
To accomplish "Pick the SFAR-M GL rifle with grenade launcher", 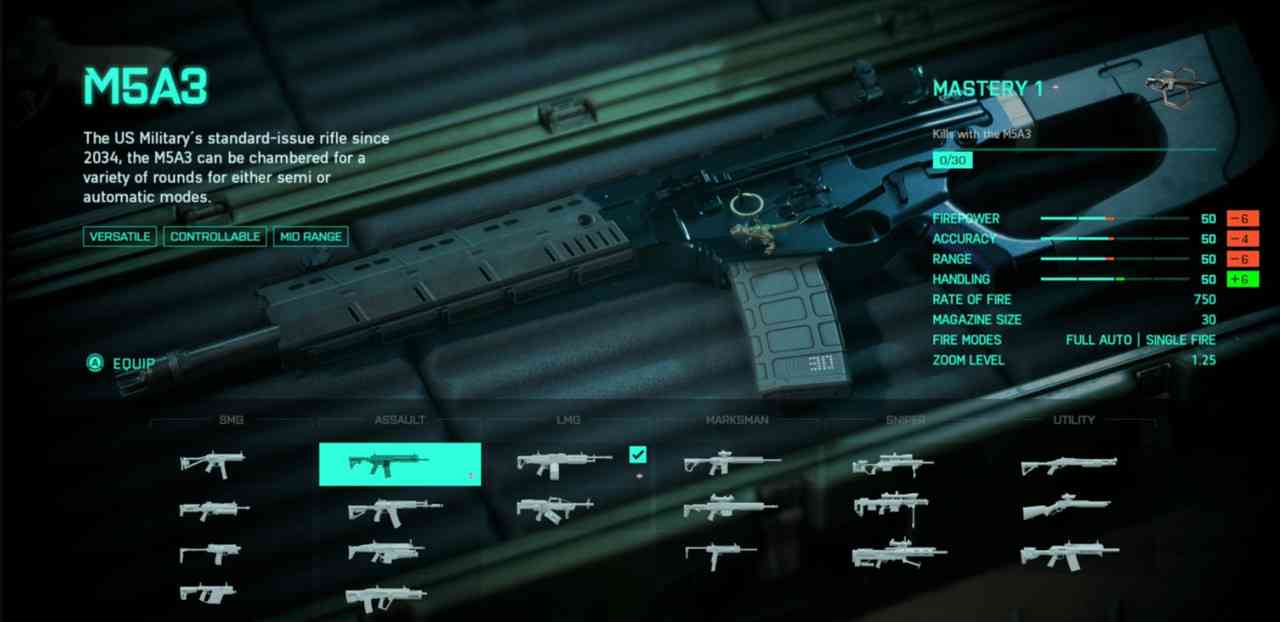I will (x=385, y=552).
